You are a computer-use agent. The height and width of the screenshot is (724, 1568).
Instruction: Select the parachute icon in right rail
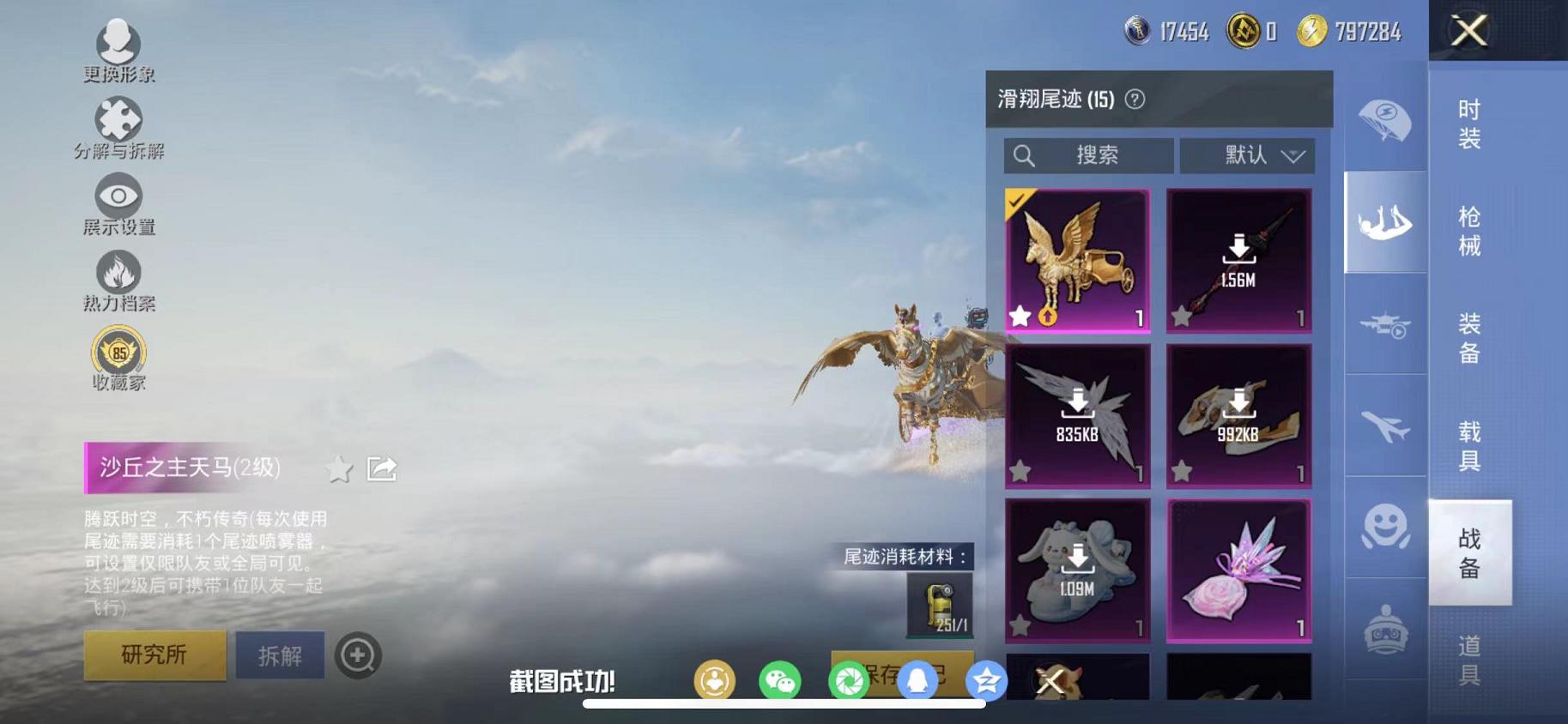coord(1384,122)
